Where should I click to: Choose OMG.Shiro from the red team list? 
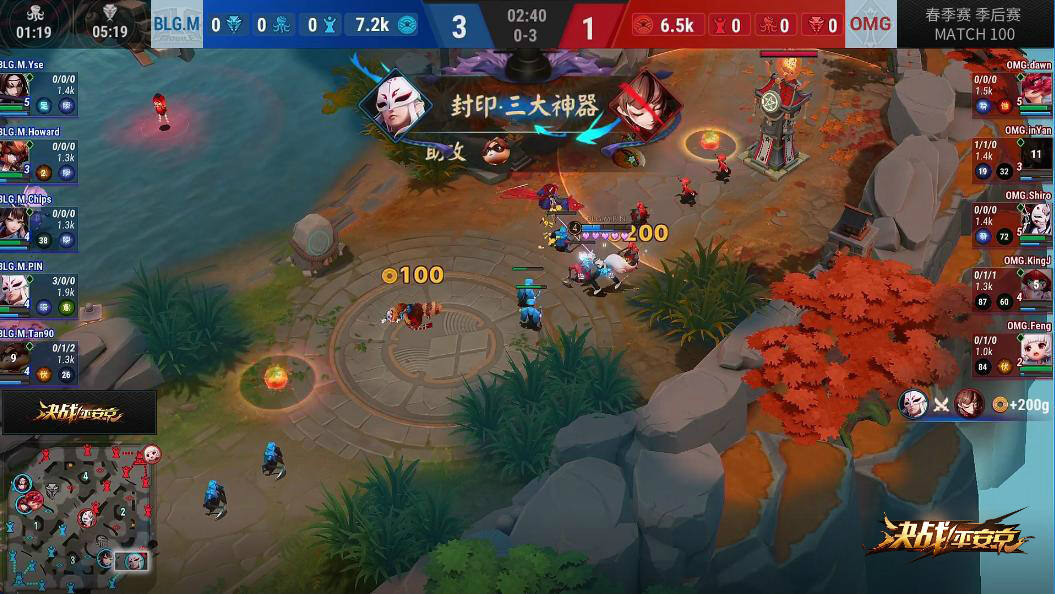coord(1013,223)
